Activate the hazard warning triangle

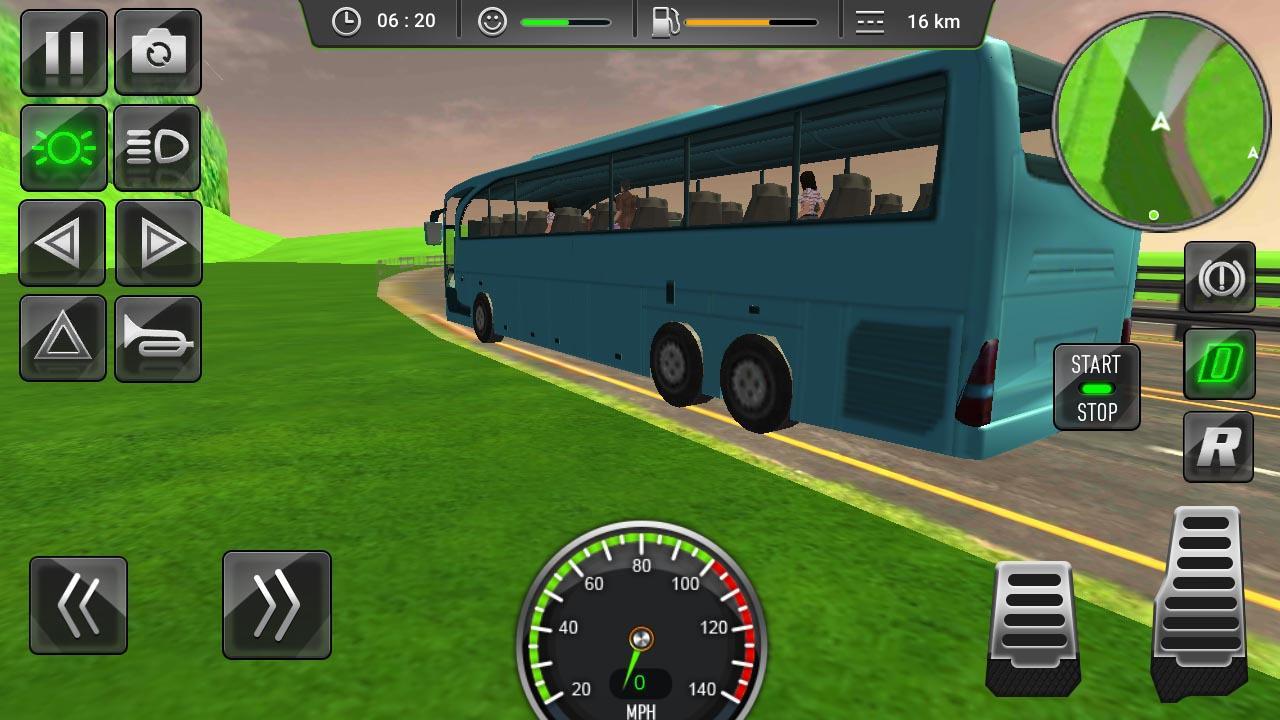point(62,337)
